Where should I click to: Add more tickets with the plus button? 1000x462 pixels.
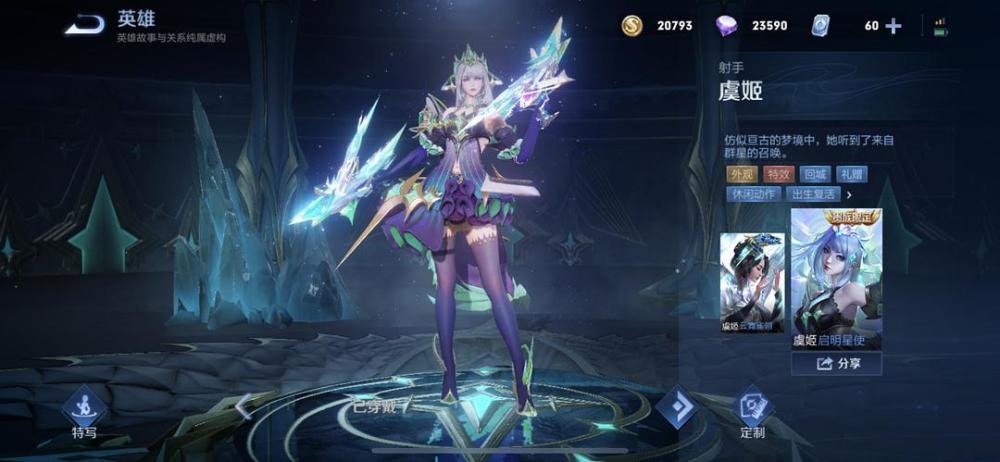pyautogui.click(x=893, y=26)
